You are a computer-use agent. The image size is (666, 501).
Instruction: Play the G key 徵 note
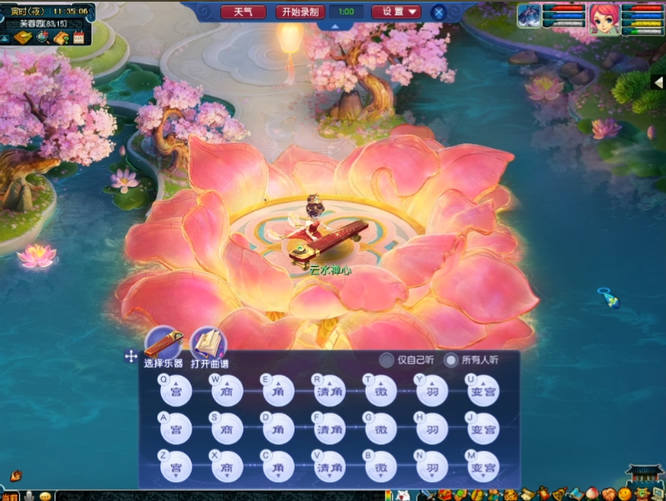pyautogui.click(x=380, y=429)
